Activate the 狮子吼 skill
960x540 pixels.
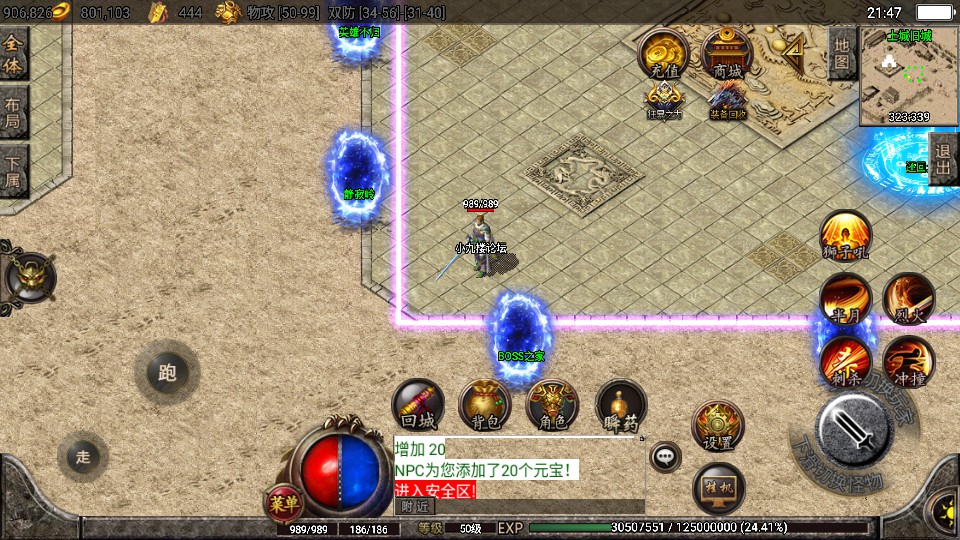[845, 237]
